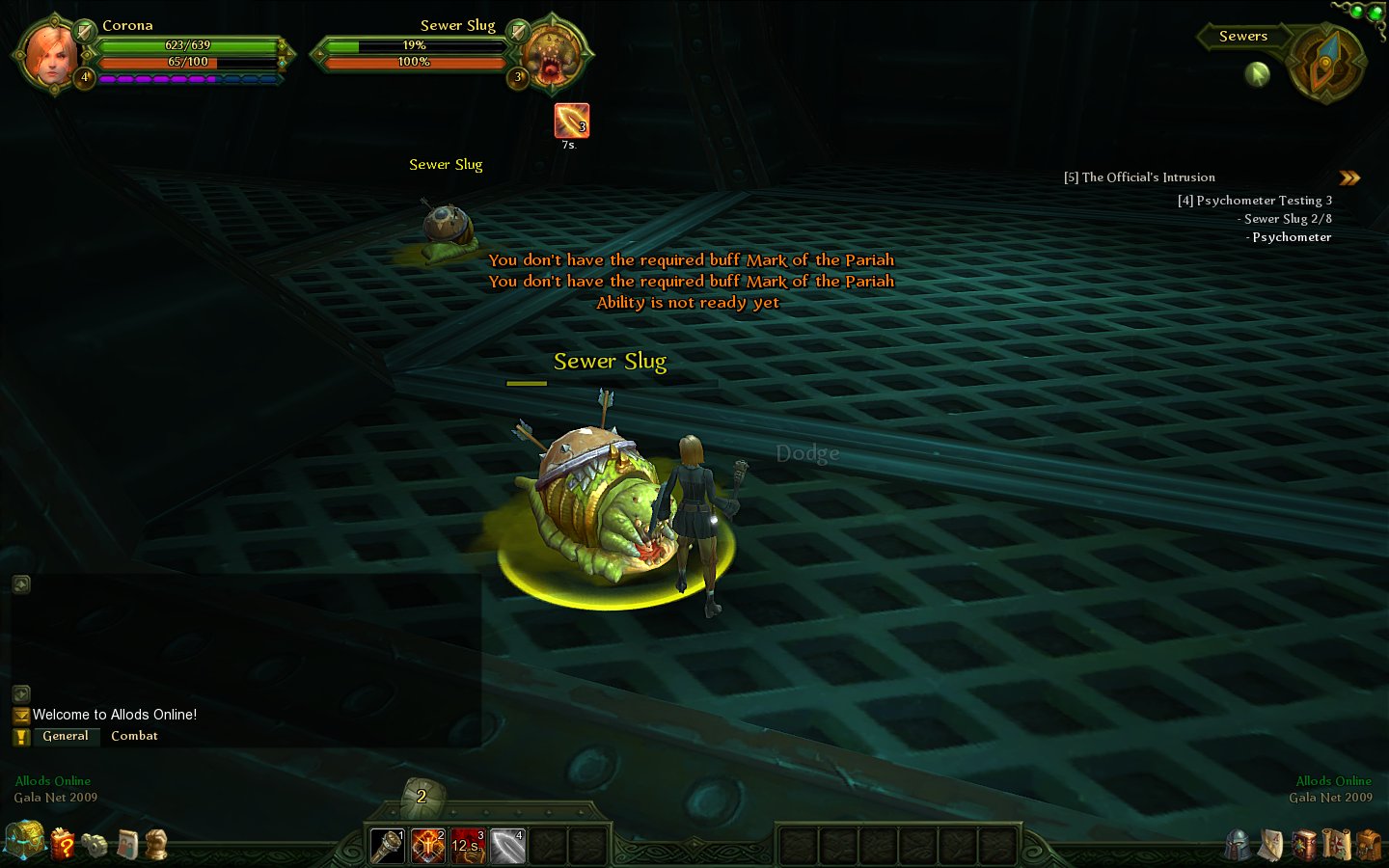Image resolution: width=1389 pixels, height=868 pixels.
Task: Open the backpack inventory icon
Action: pos(1368,845)
